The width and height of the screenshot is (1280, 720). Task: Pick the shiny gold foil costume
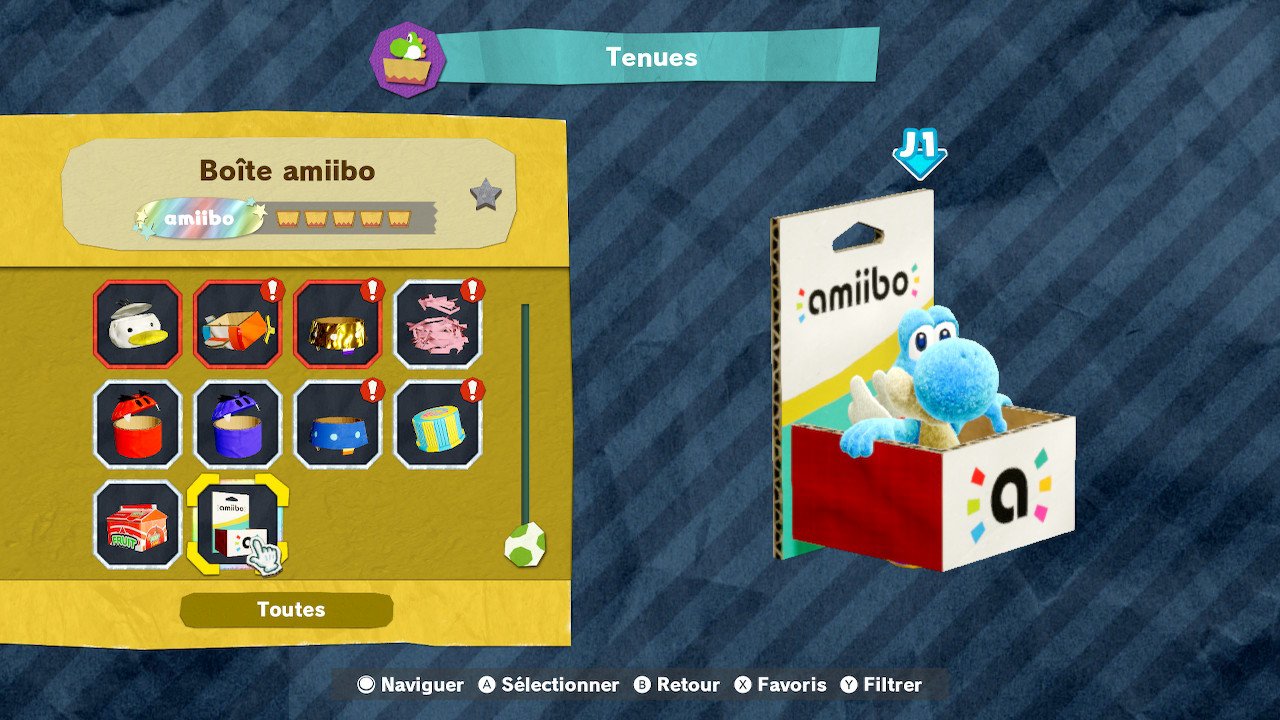pyautogui.click(x=337, y=324)
